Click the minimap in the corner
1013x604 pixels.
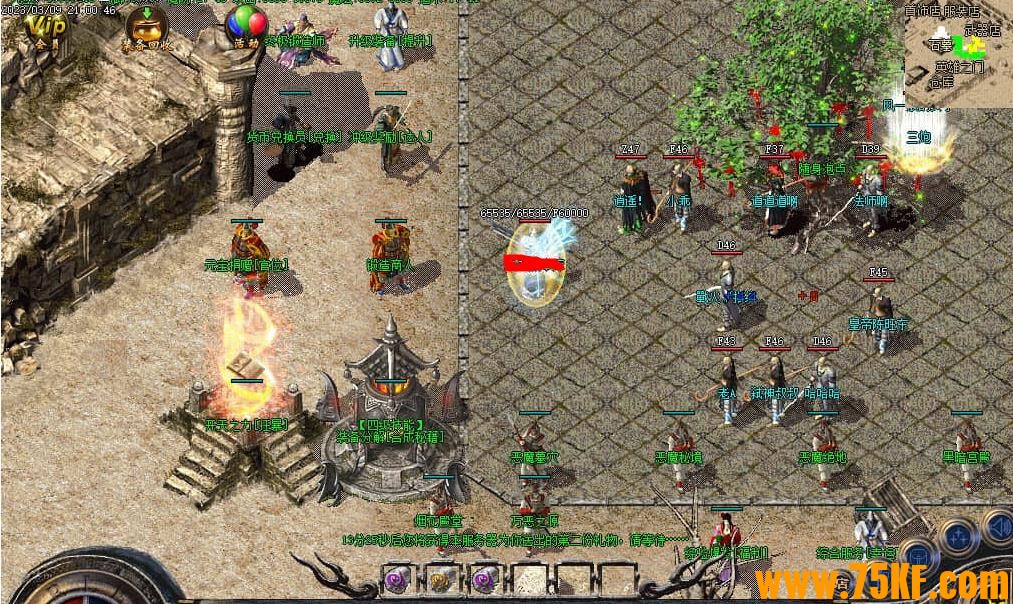pos(957,57)
